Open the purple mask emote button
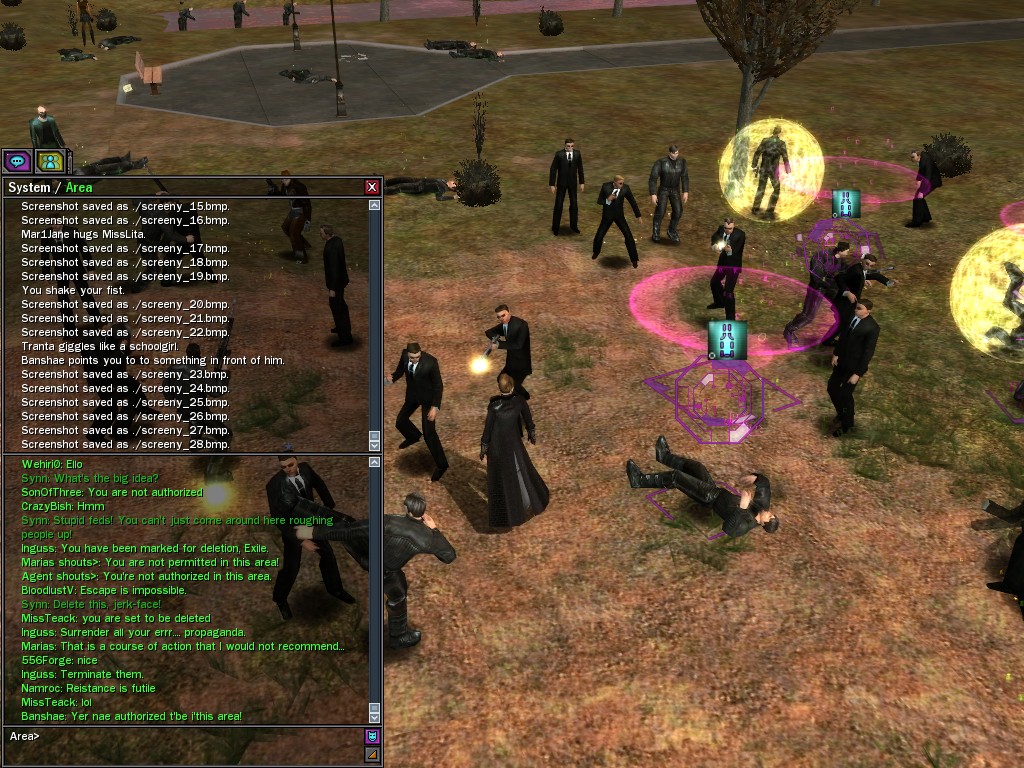1024x768 pixels. 372,737
